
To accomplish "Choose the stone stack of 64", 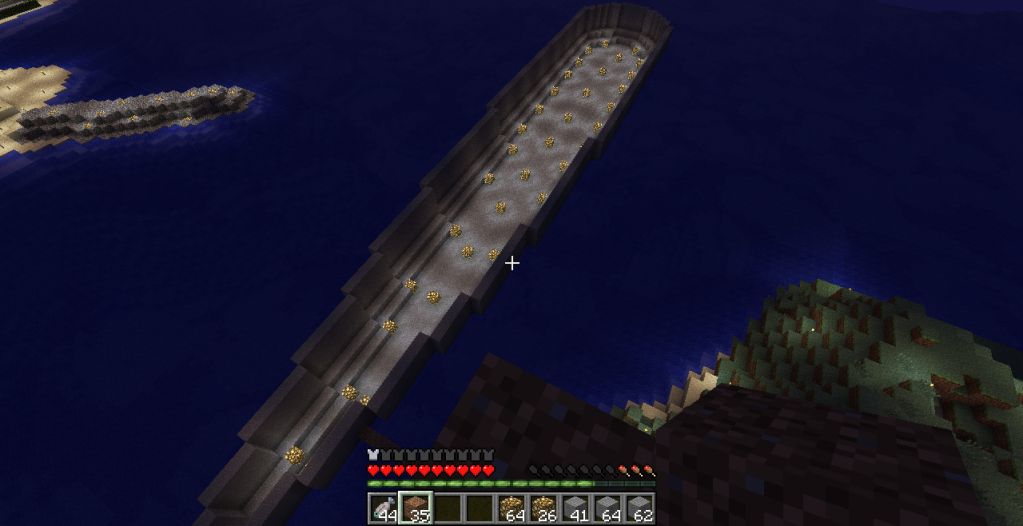I will coord(607,509).
